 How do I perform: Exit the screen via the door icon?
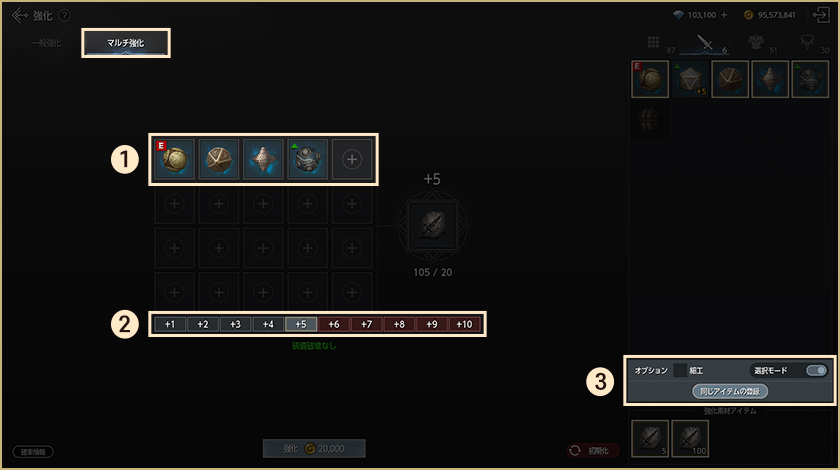point(822,15)
